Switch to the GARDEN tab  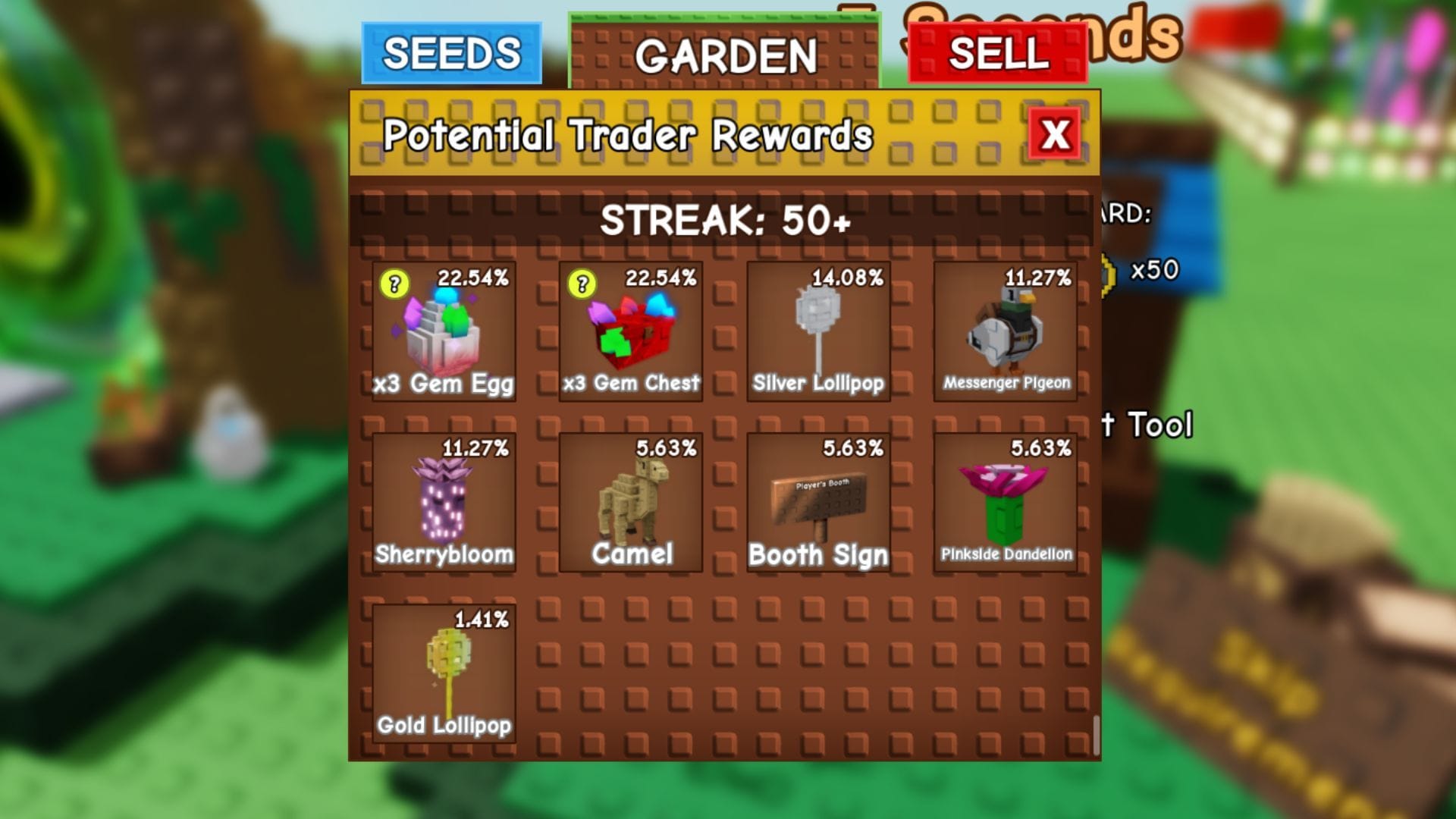726,54
